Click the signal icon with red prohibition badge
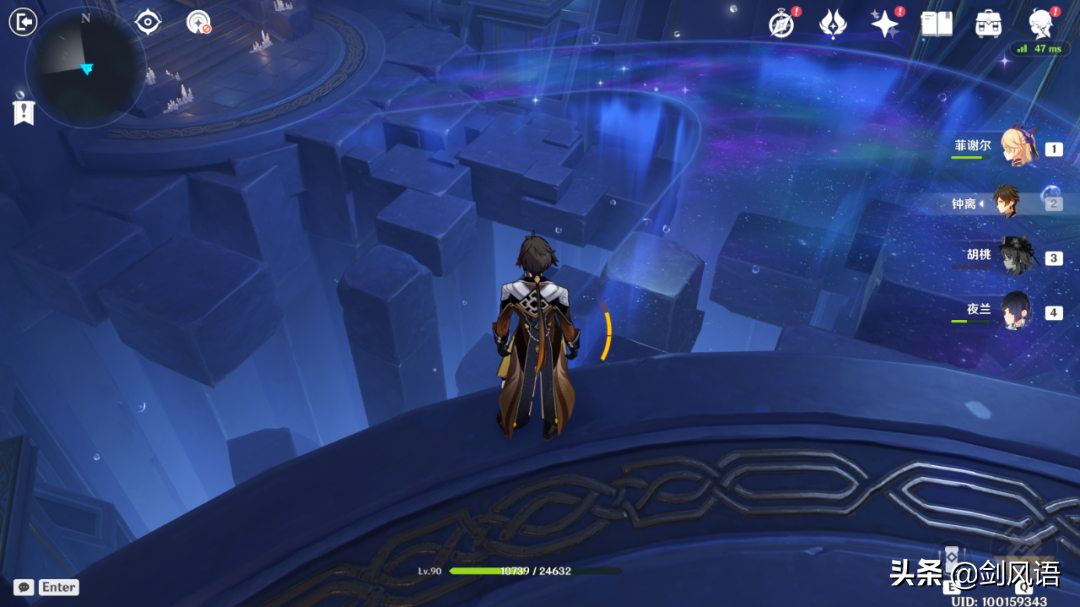 click(x=199, y=22)
